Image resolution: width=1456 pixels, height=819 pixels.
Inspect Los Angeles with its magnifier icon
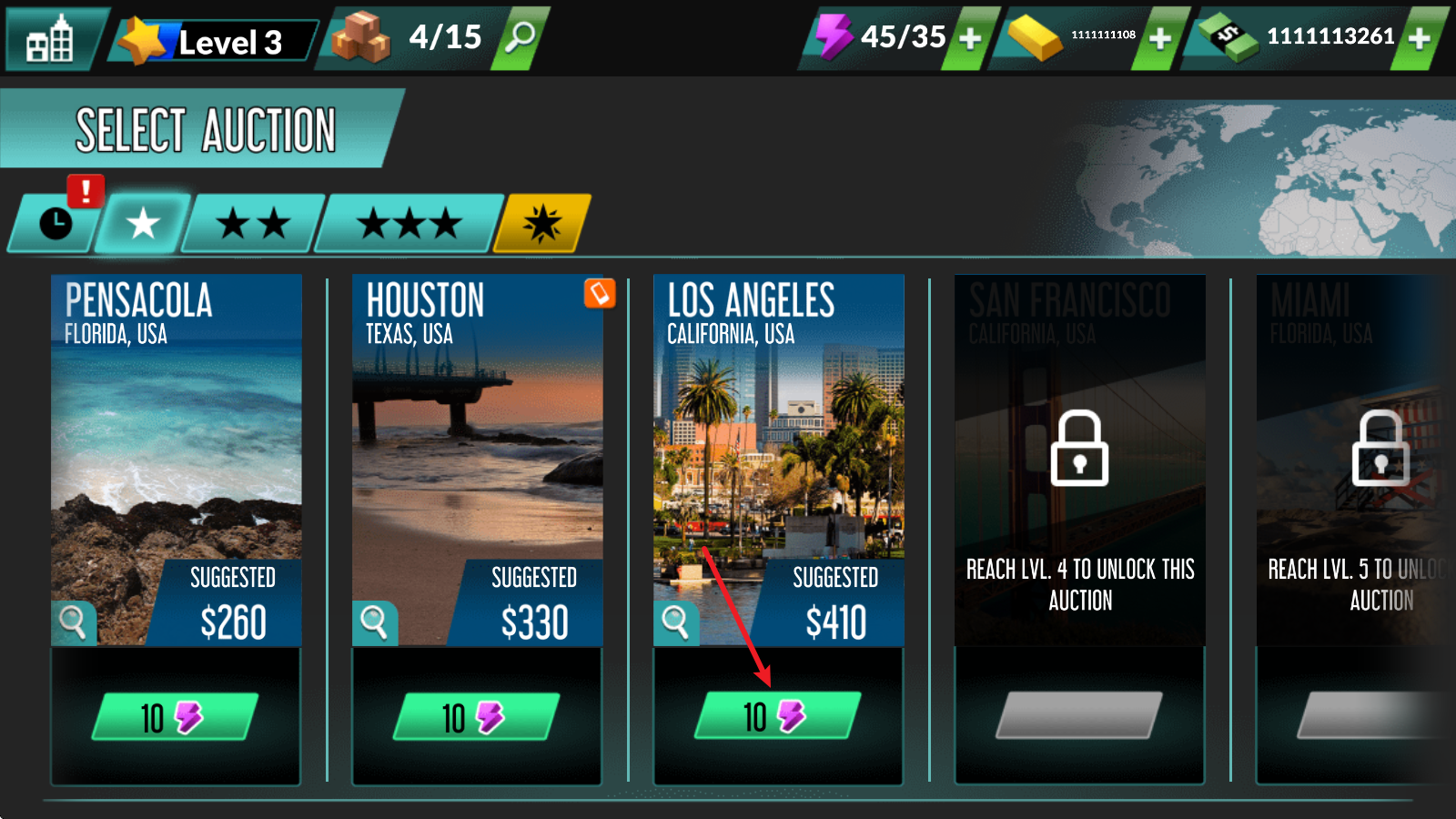point(675,622)
